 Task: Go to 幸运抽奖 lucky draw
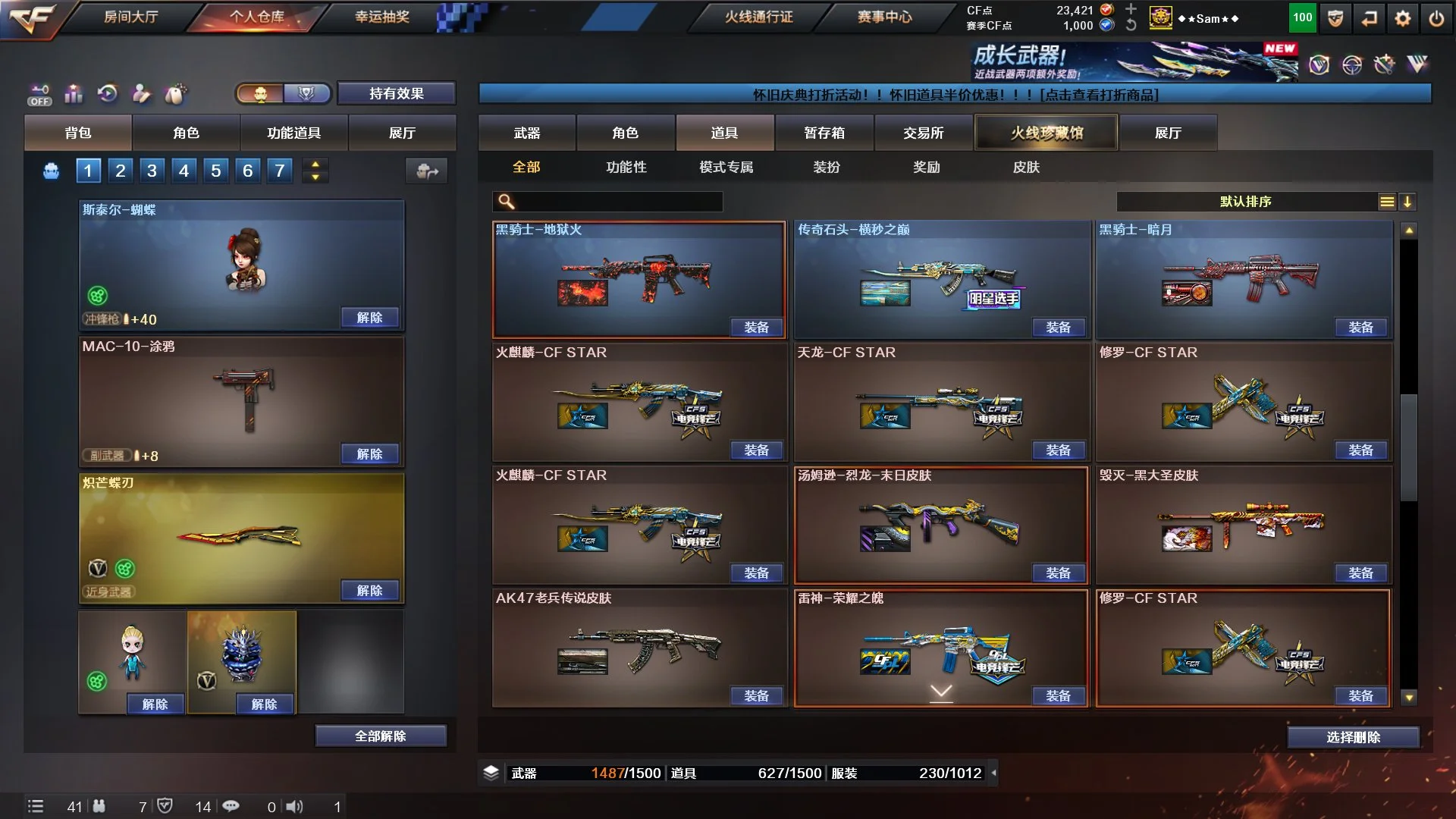click(382, 17)
